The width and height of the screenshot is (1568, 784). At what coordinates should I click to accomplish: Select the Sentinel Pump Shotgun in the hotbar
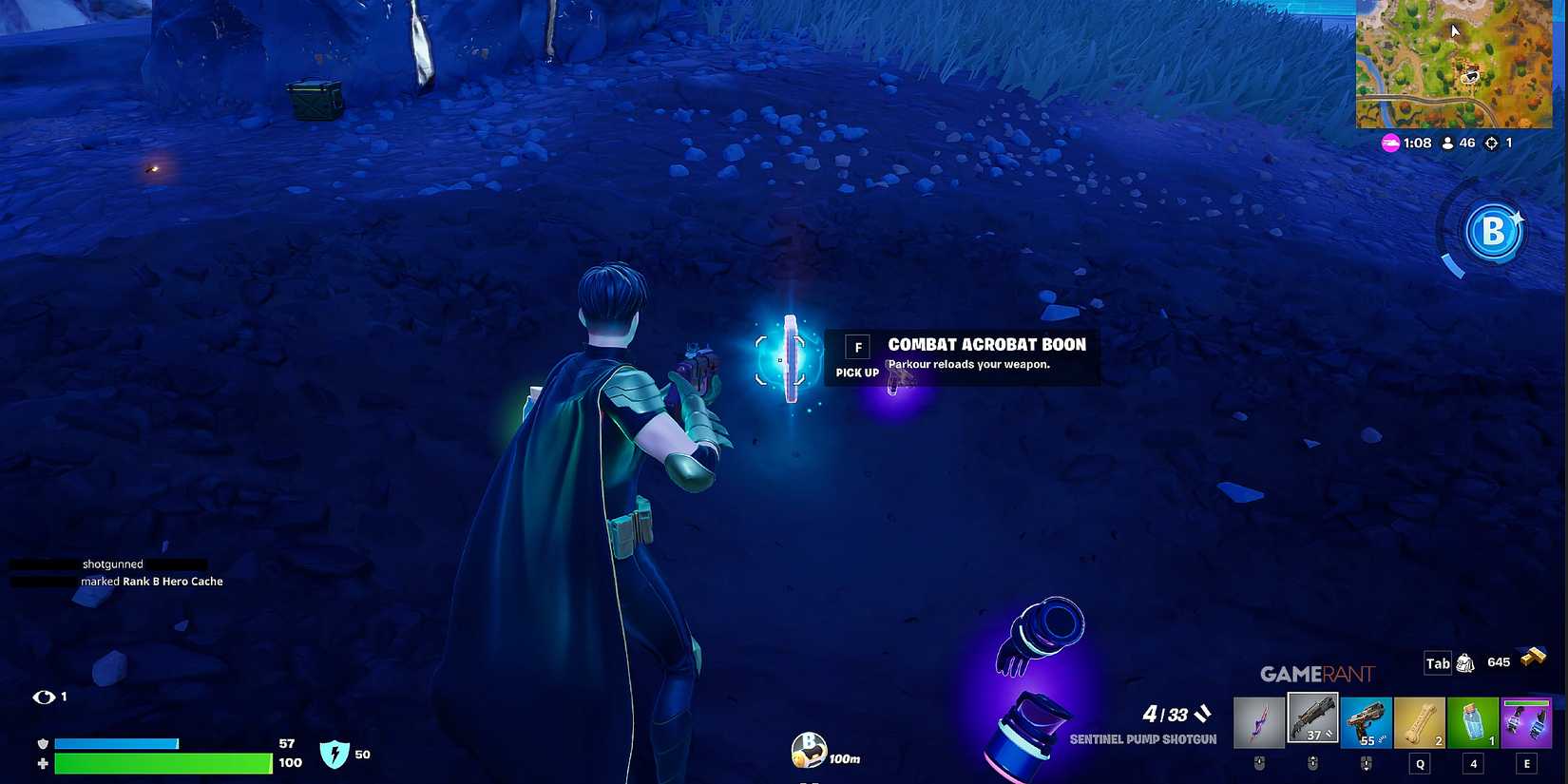(x=1312, y=719)
